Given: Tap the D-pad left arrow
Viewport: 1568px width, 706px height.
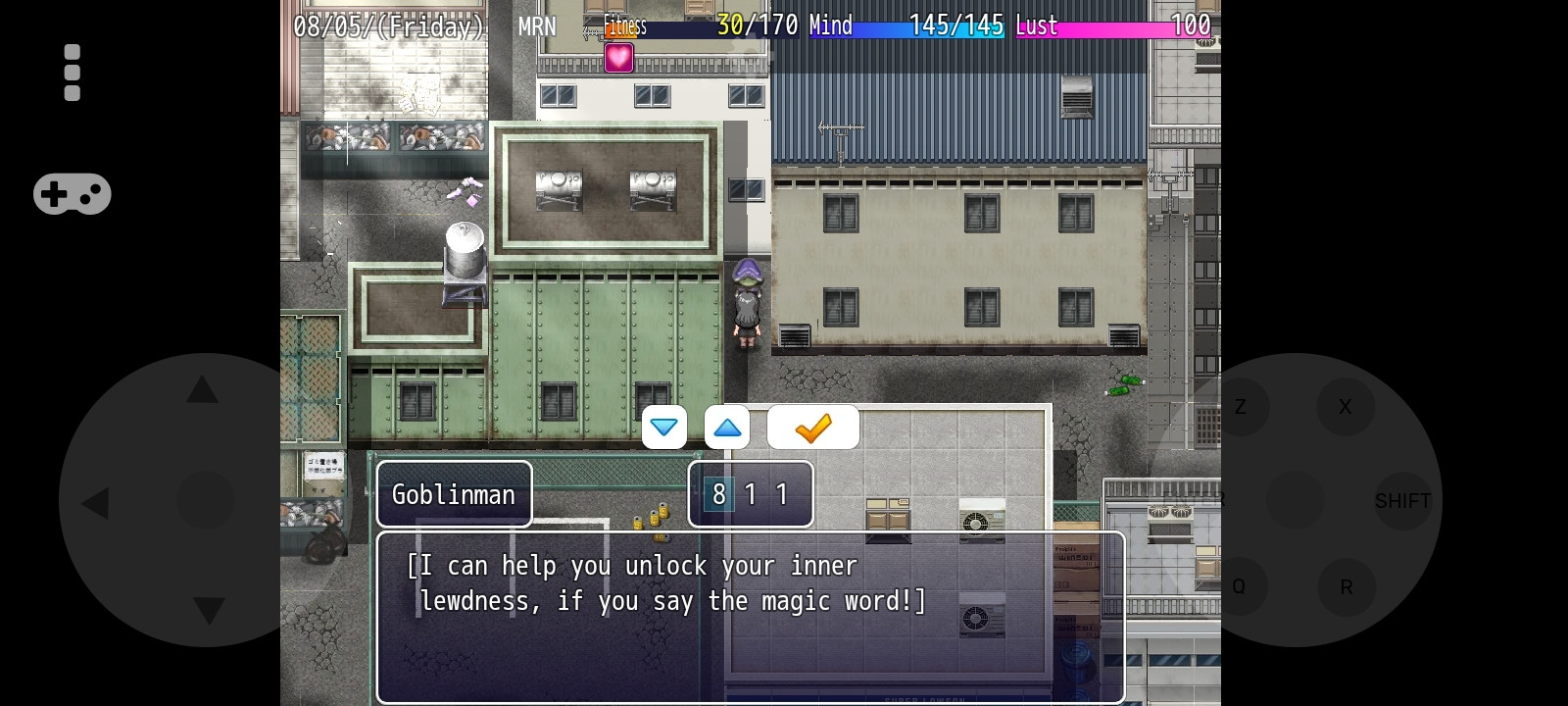Looking at the screenshot, I should [96, 504].
